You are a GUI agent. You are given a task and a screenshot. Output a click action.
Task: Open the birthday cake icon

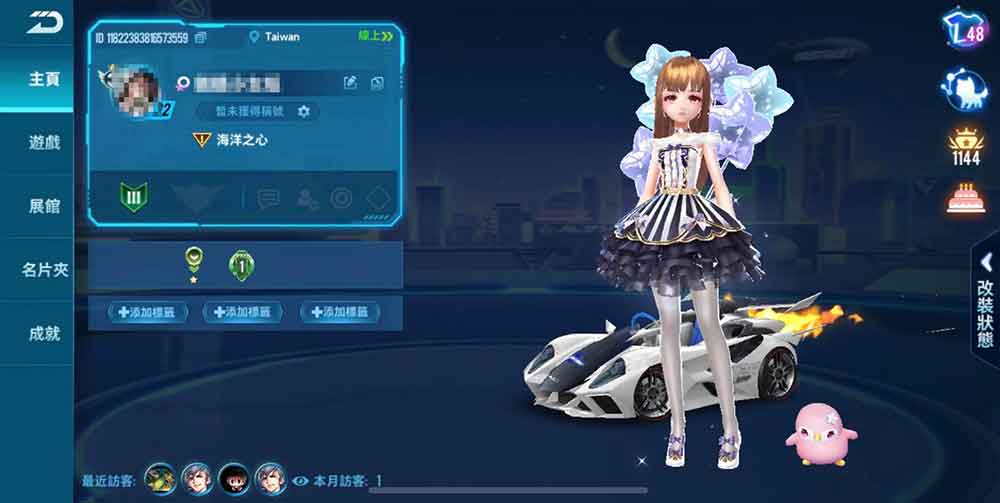click(x=964, y=198)
